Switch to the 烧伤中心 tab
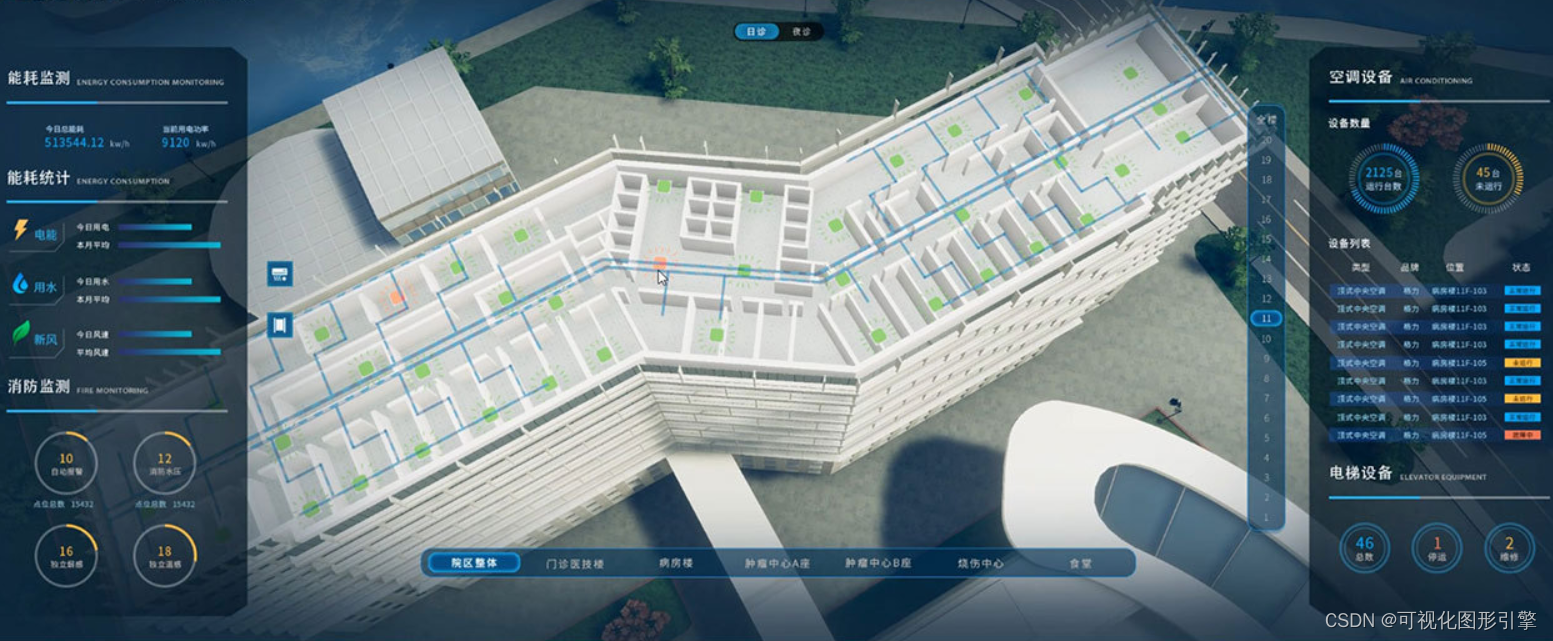Viewport: 1553px width, 641px height. tap(980, 563)
